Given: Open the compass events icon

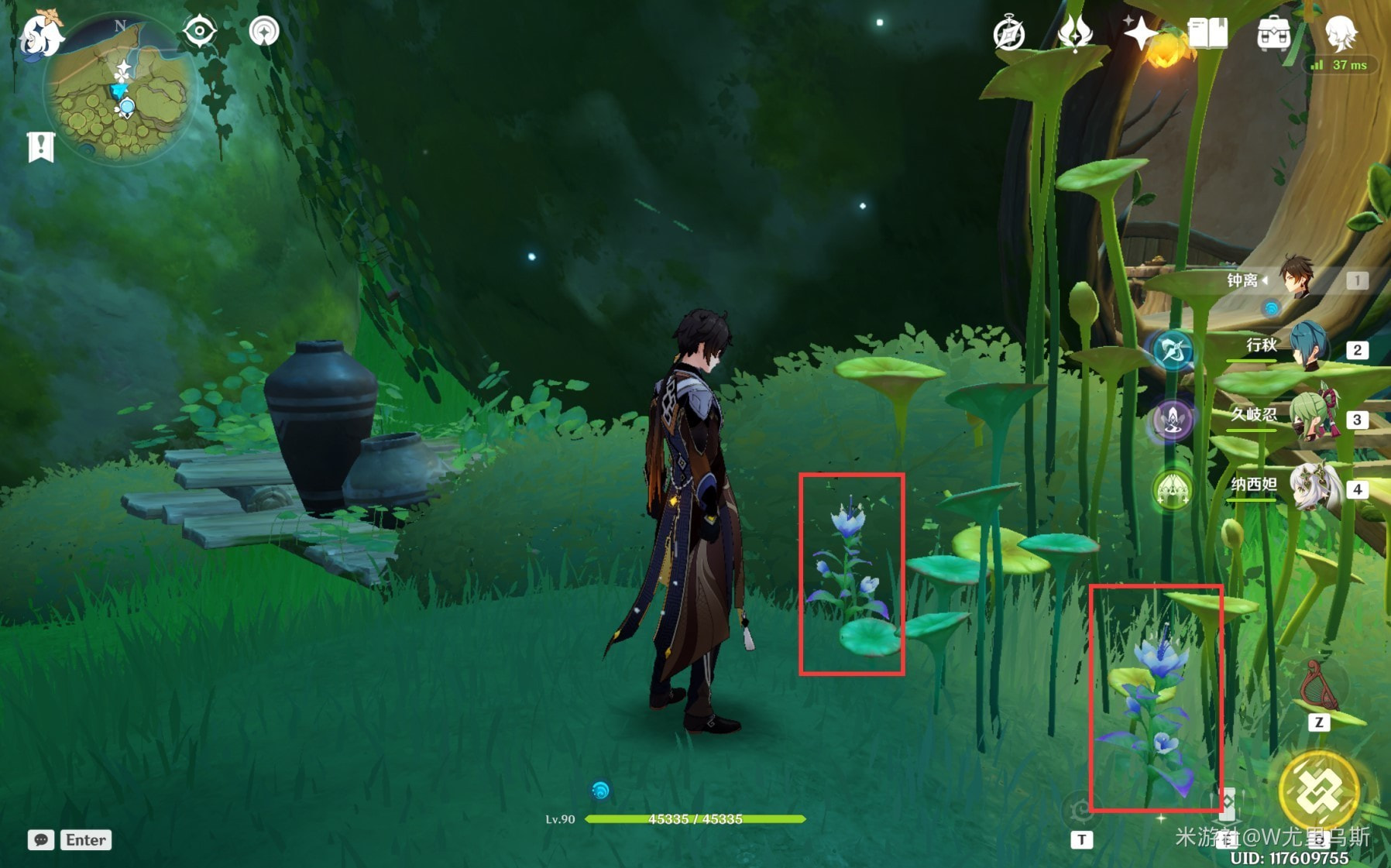Looking at the screenshot, I should pos(1009,34).
